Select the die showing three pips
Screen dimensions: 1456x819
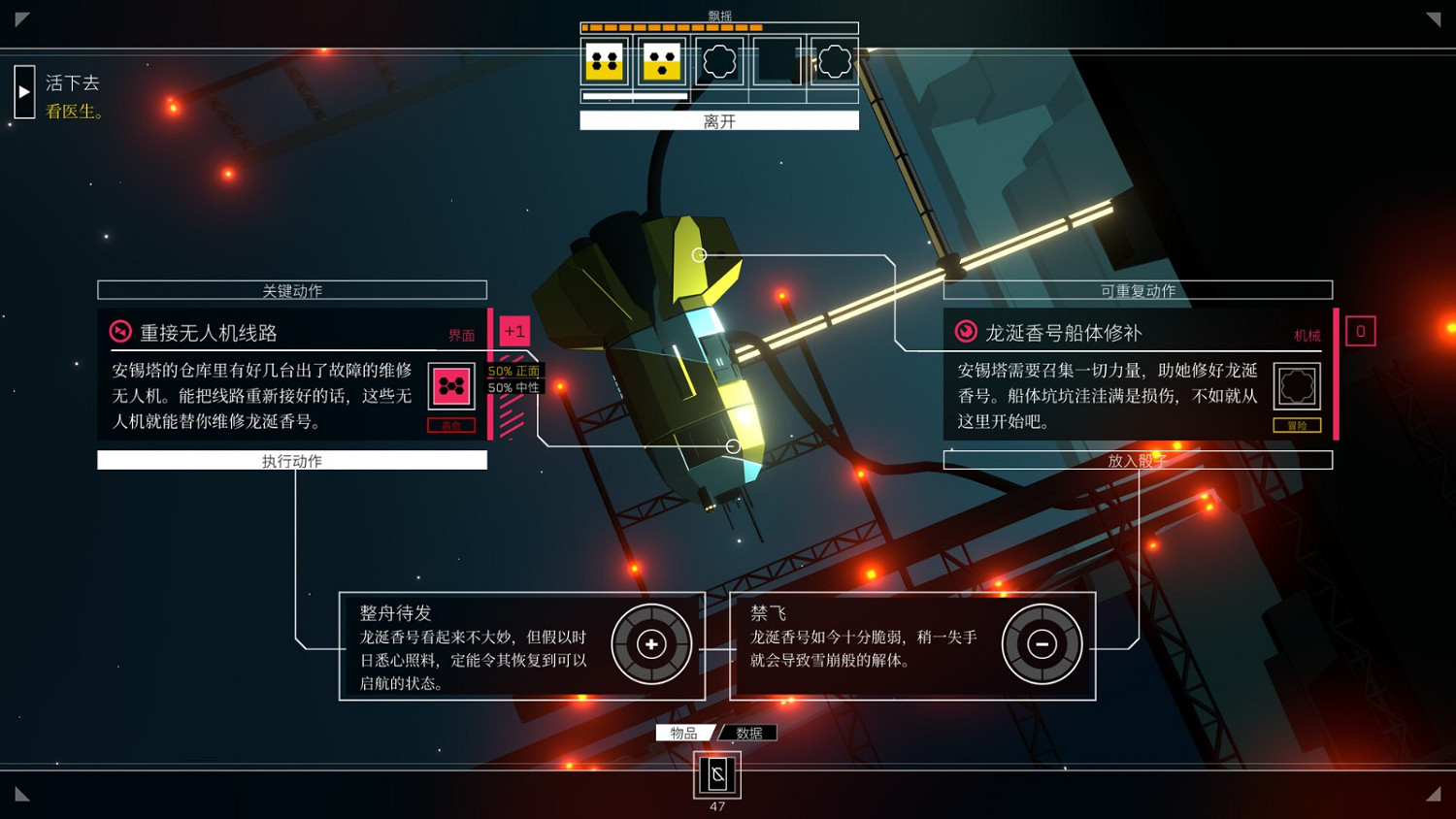point(661,61)
